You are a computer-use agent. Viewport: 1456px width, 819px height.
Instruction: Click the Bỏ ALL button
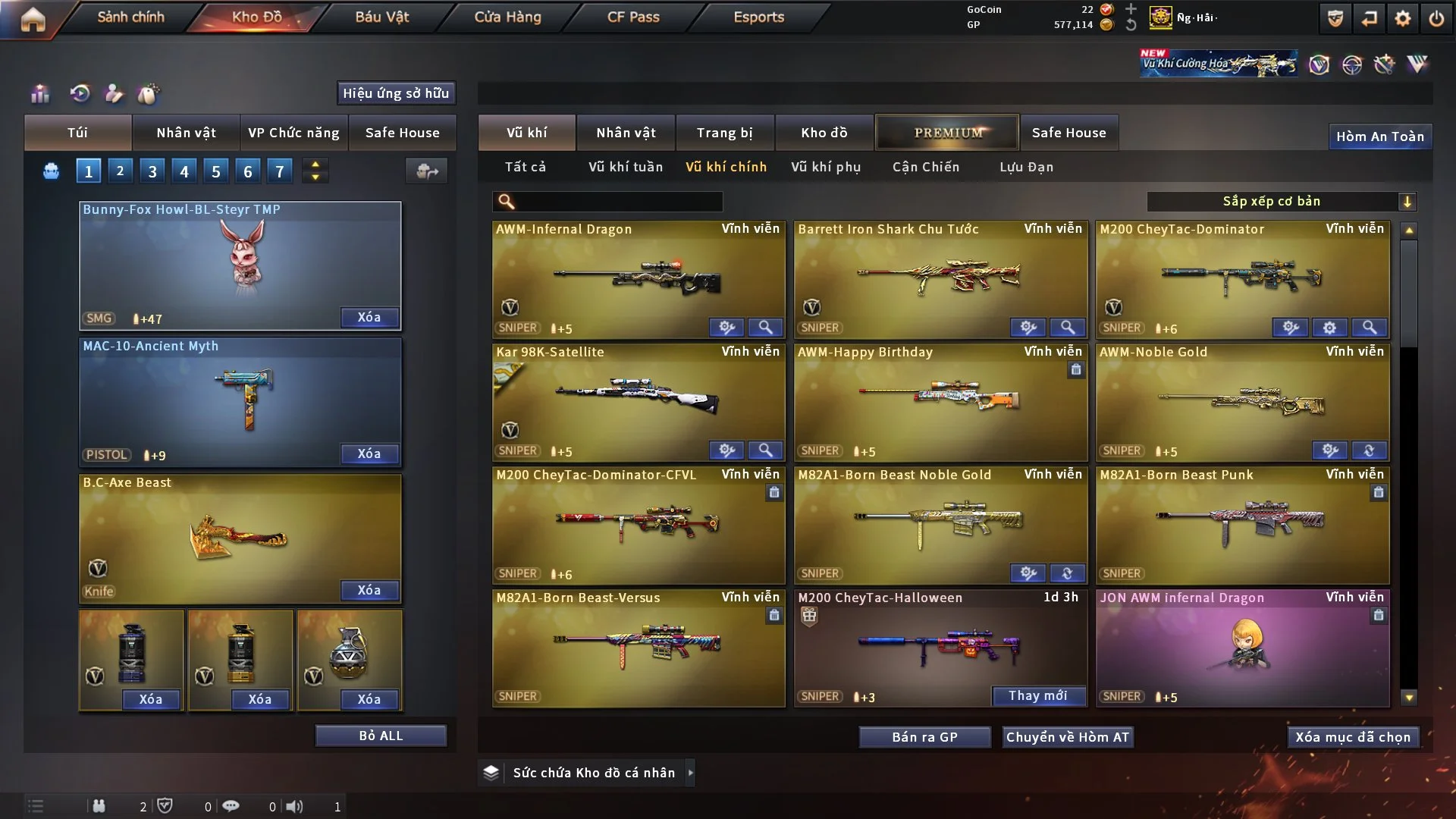381,736
